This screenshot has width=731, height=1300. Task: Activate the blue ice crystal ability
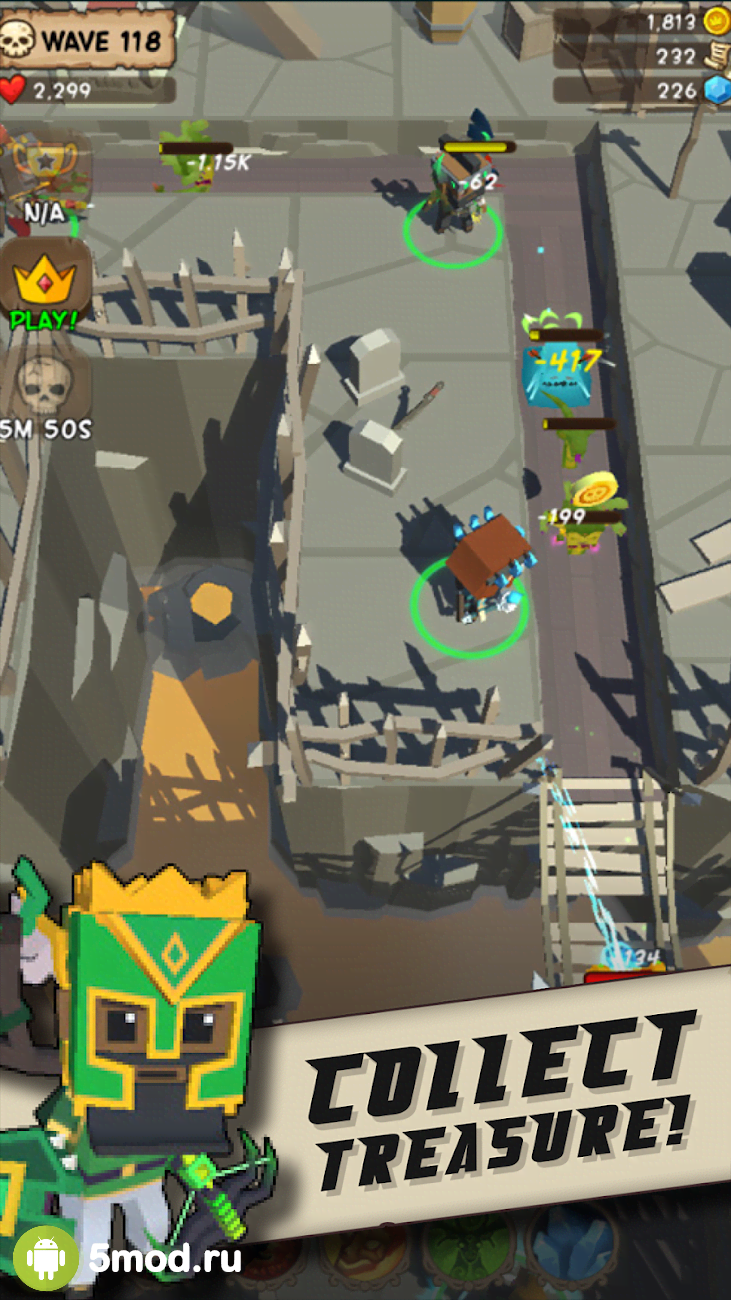click(573, 1250)
